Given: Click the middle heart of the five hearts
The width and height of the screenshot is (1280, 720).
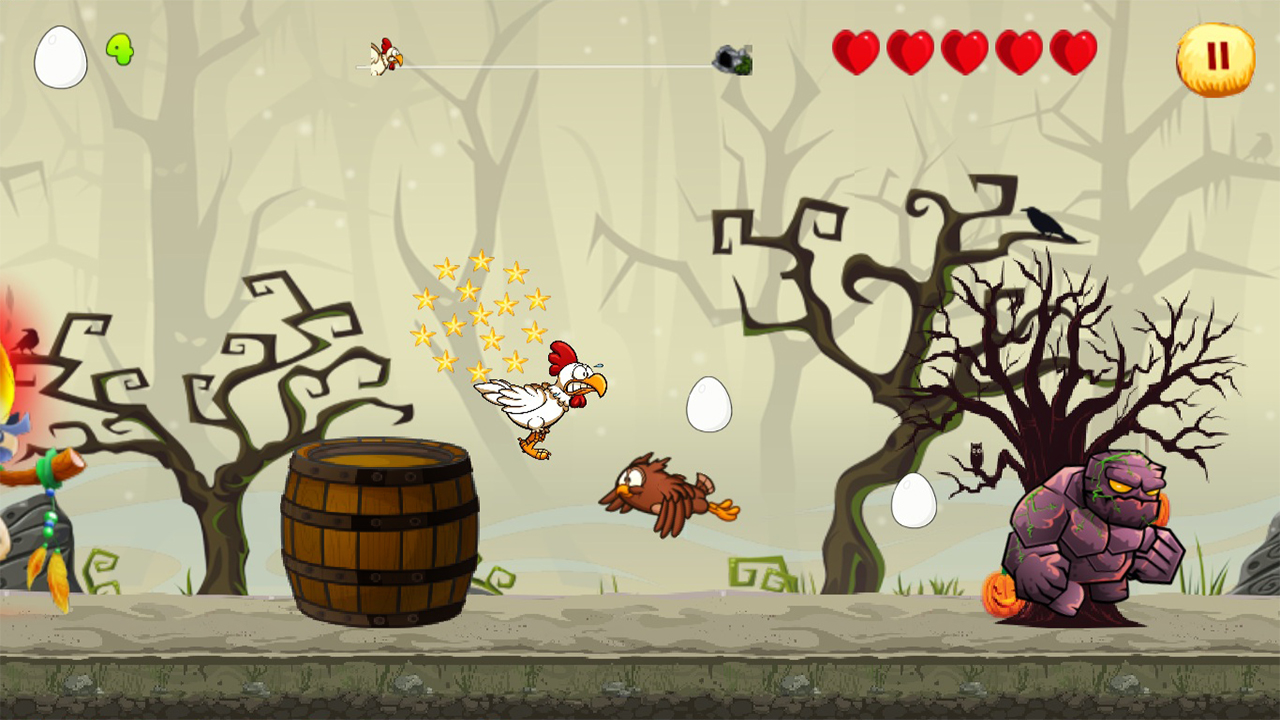Looking at the screenshot, I should click(x=963, y=50).
